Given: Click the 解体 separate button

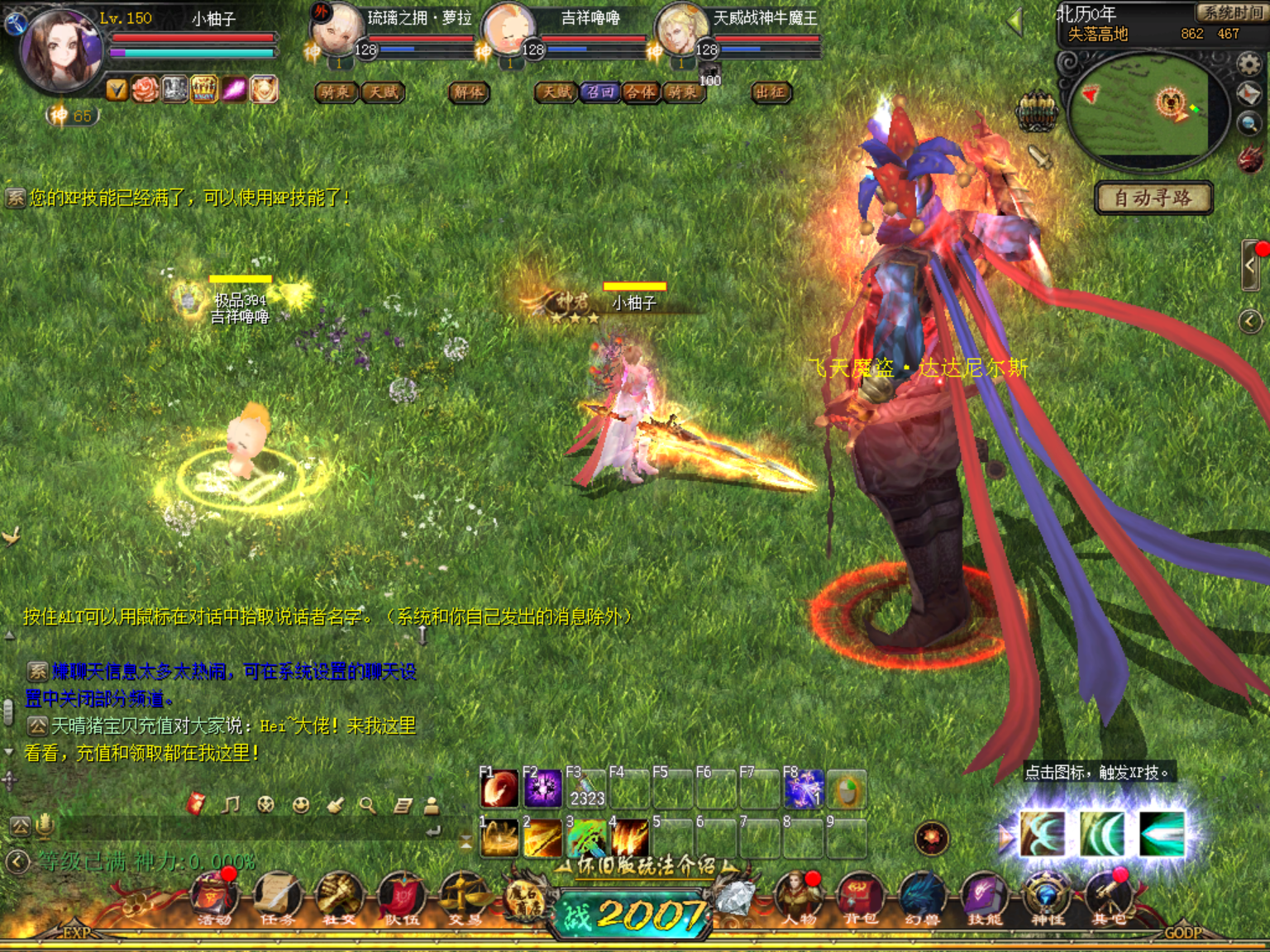Looking at the screenshot, I should click(469, 92).
